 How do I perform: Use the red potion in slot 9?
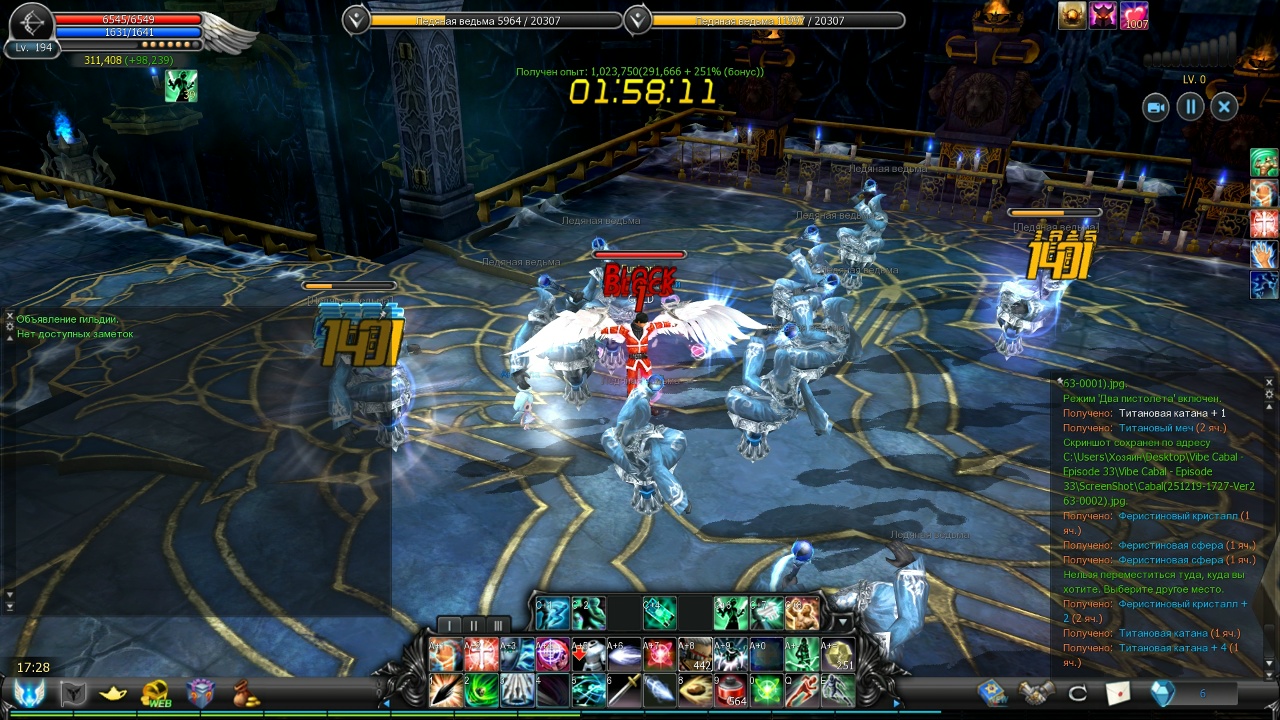pyautogui.click(x=731, y=690)
